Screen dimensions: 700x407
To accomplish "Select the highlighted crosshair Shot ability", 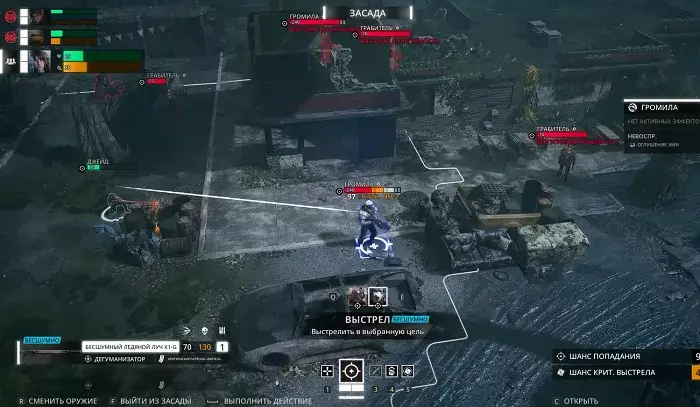I will pyautogui.click(x=351, y=370).
